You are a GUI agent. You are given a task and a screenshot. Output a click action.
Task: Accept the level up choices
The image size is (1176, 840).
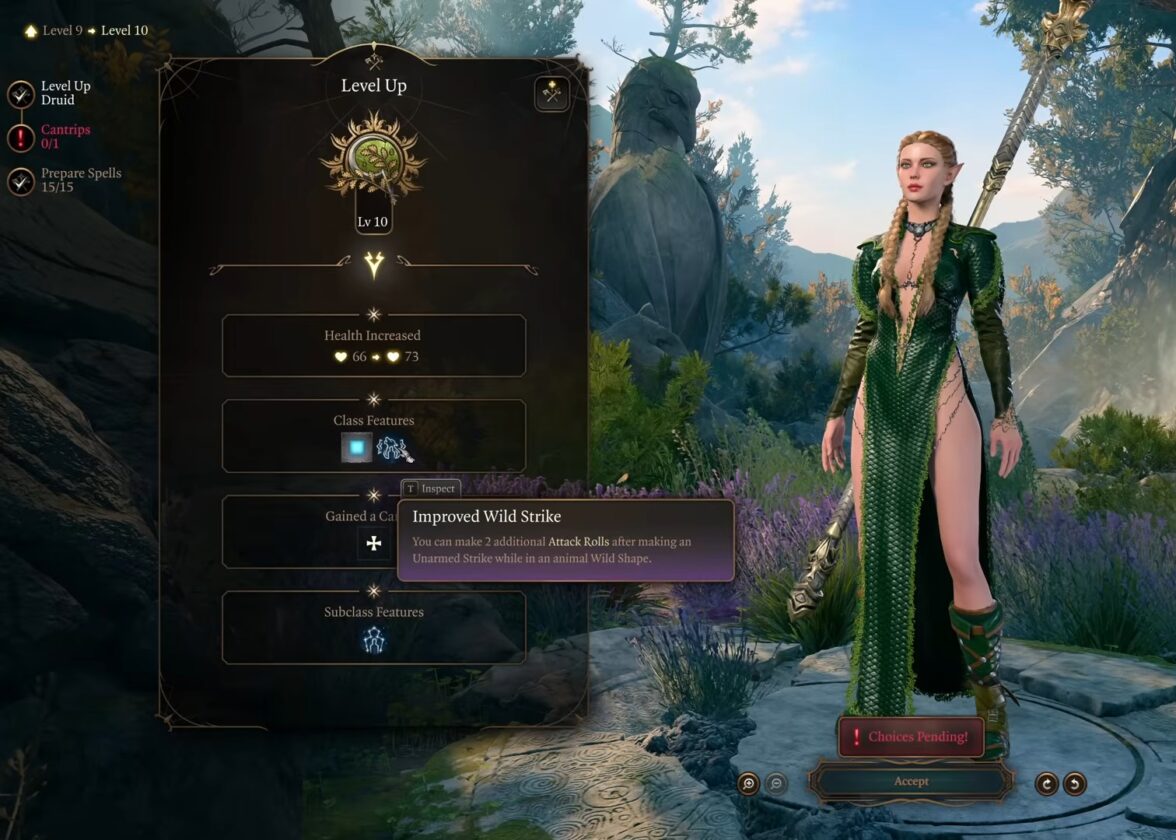coord(910,782)
